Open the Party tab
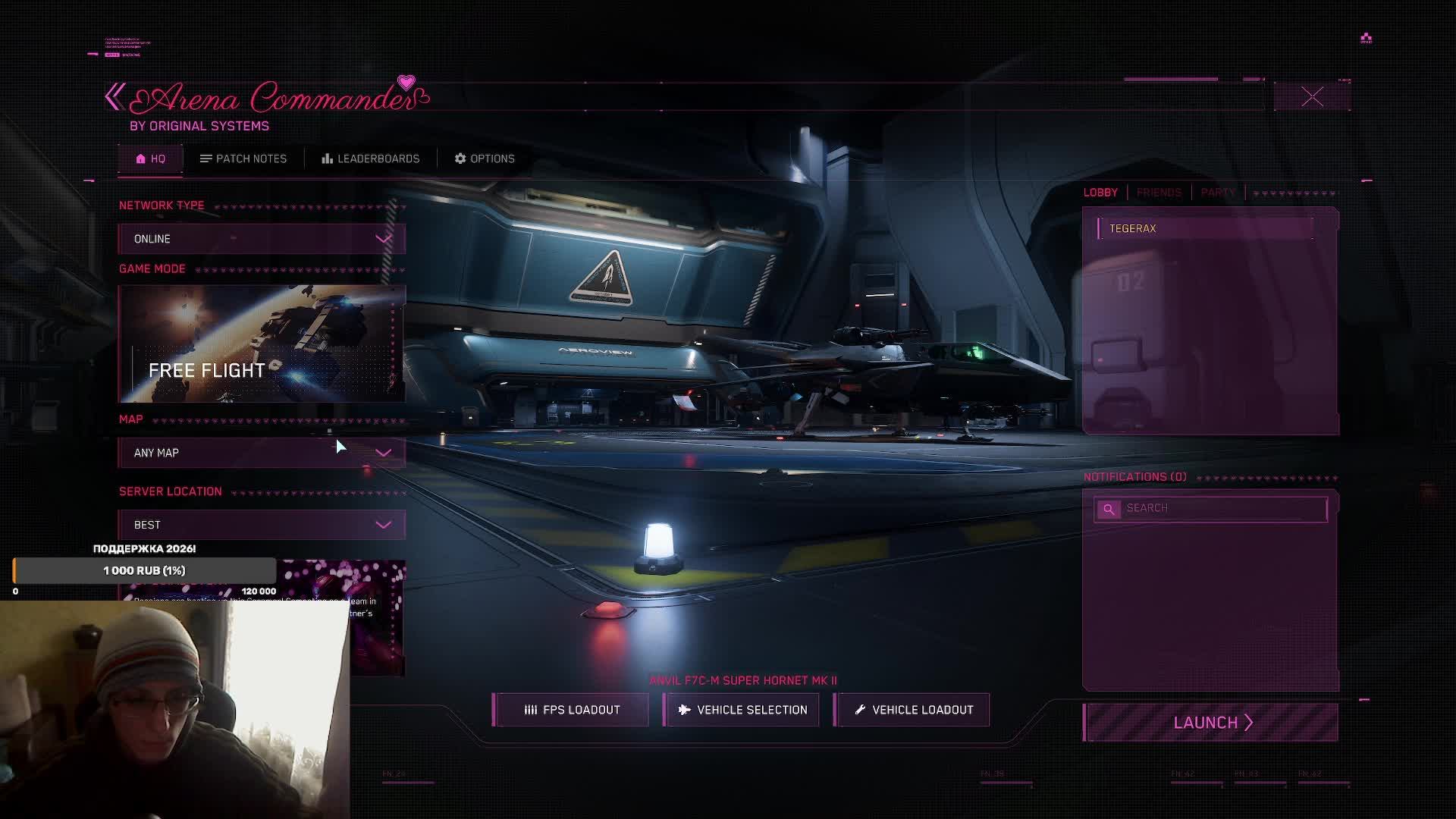This screenshot has height=819, width=1456. tap(1218, 193)
